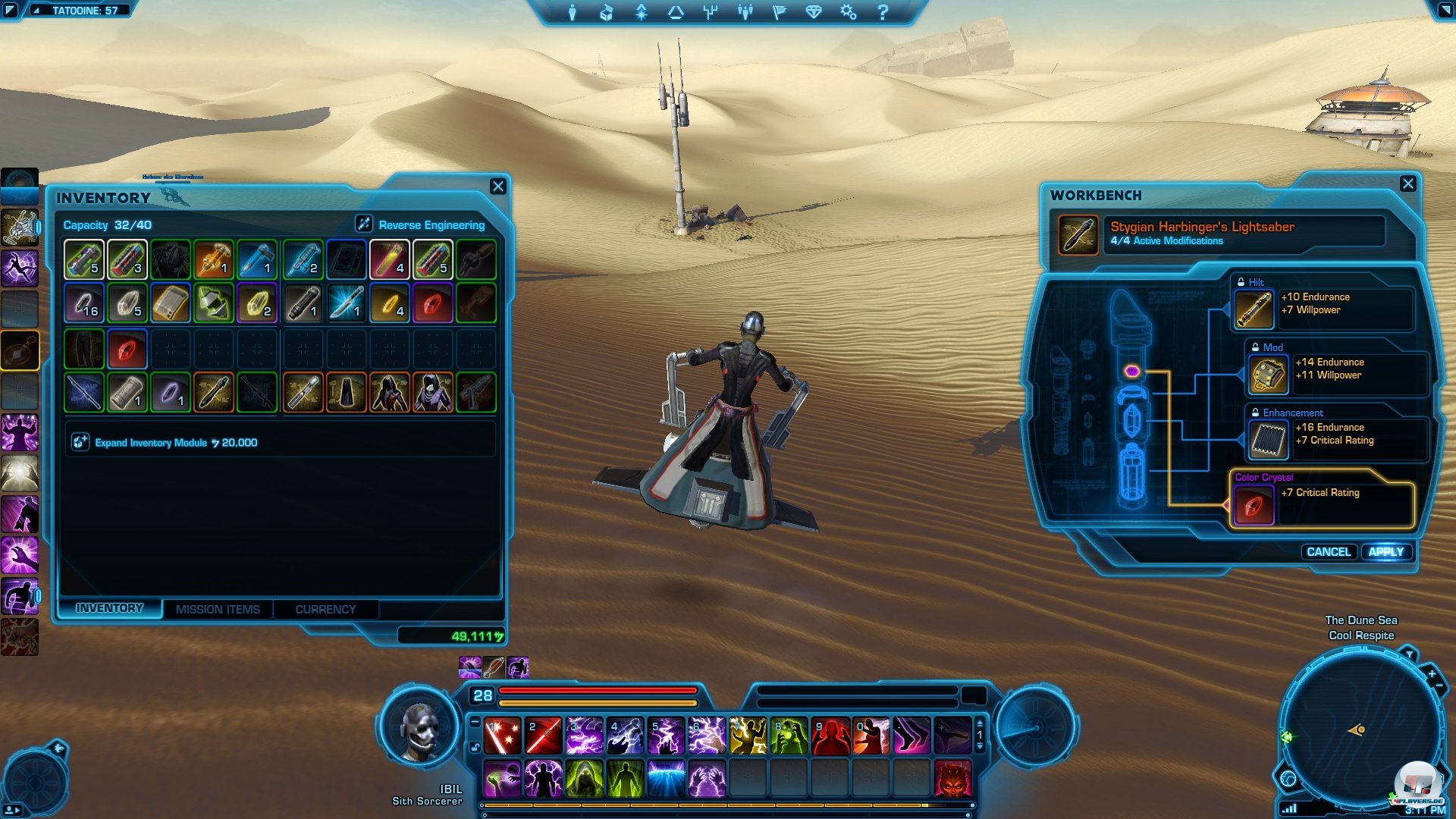This screenshot has height=819, width=1456.
Task: Close the Inventory window
Action: 497,187
